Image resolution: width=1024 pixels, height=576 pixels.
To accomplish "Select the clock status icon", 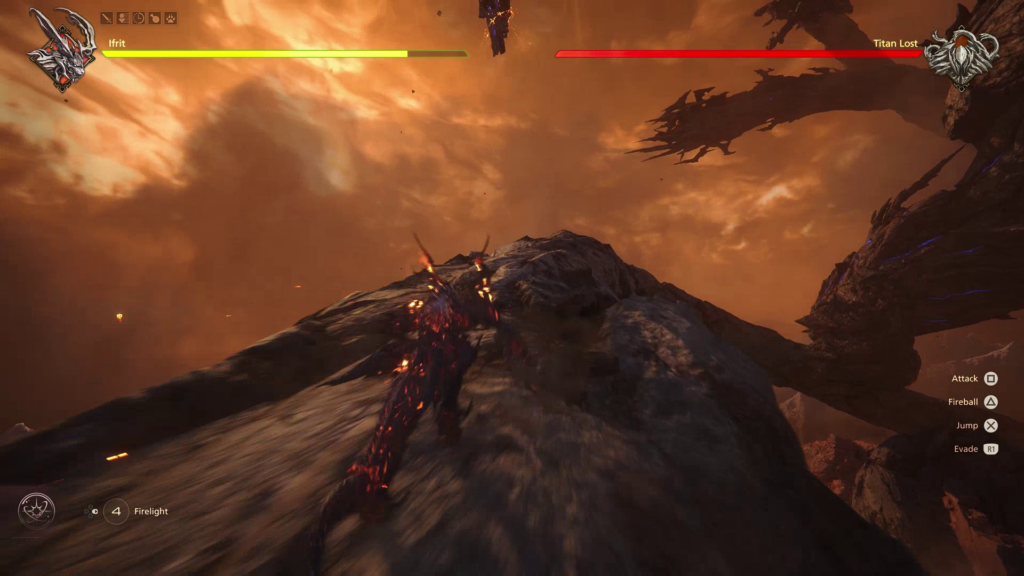I will 139,18.
